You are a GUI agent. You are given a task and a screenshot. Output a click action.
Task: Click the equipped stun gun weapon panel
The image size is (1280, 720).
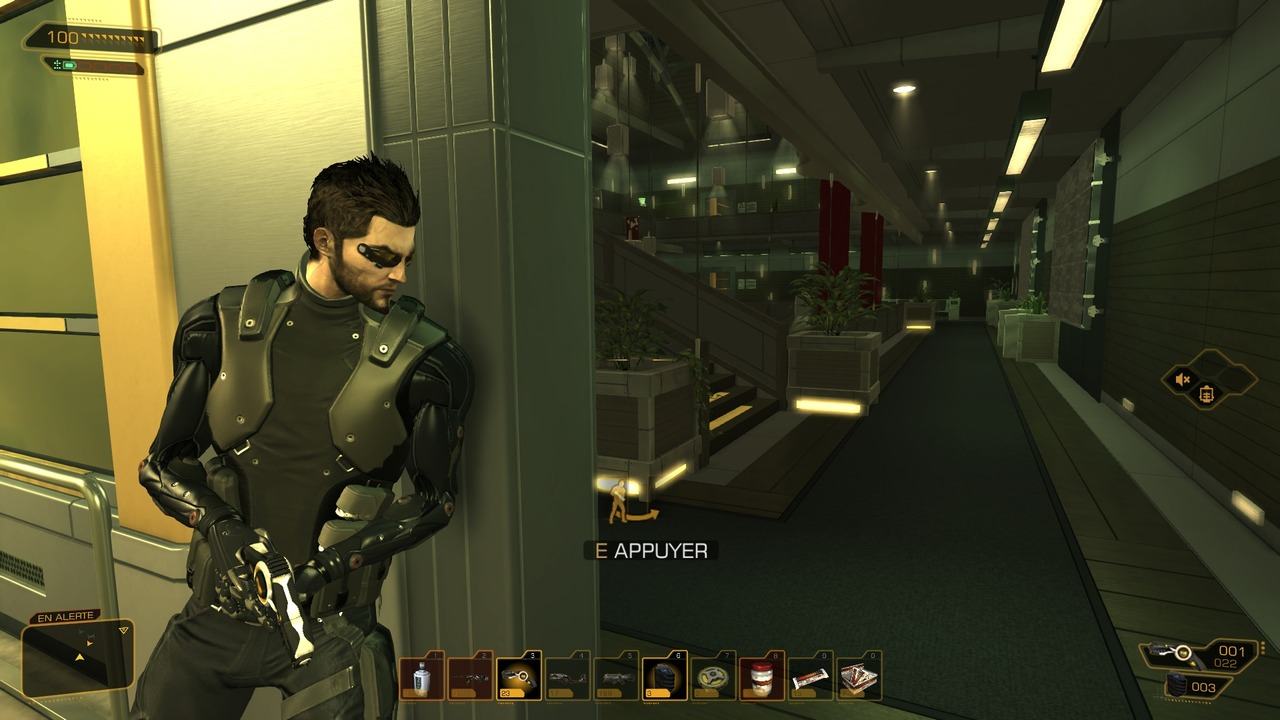click(x=1196, y=654)
